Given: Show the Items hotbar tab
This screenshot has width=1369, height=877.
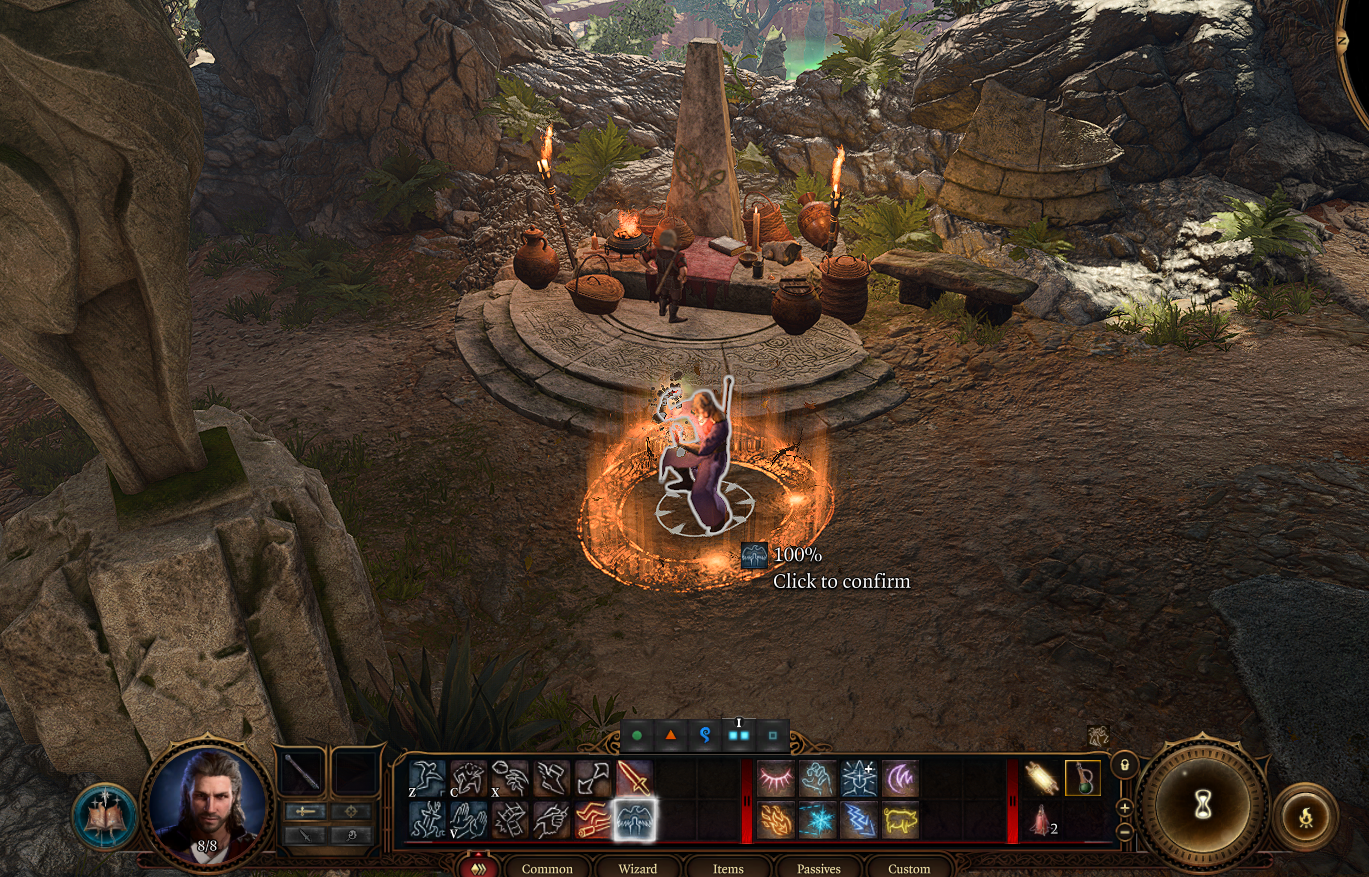Looking at the screenshot, I should coord(728,868).
